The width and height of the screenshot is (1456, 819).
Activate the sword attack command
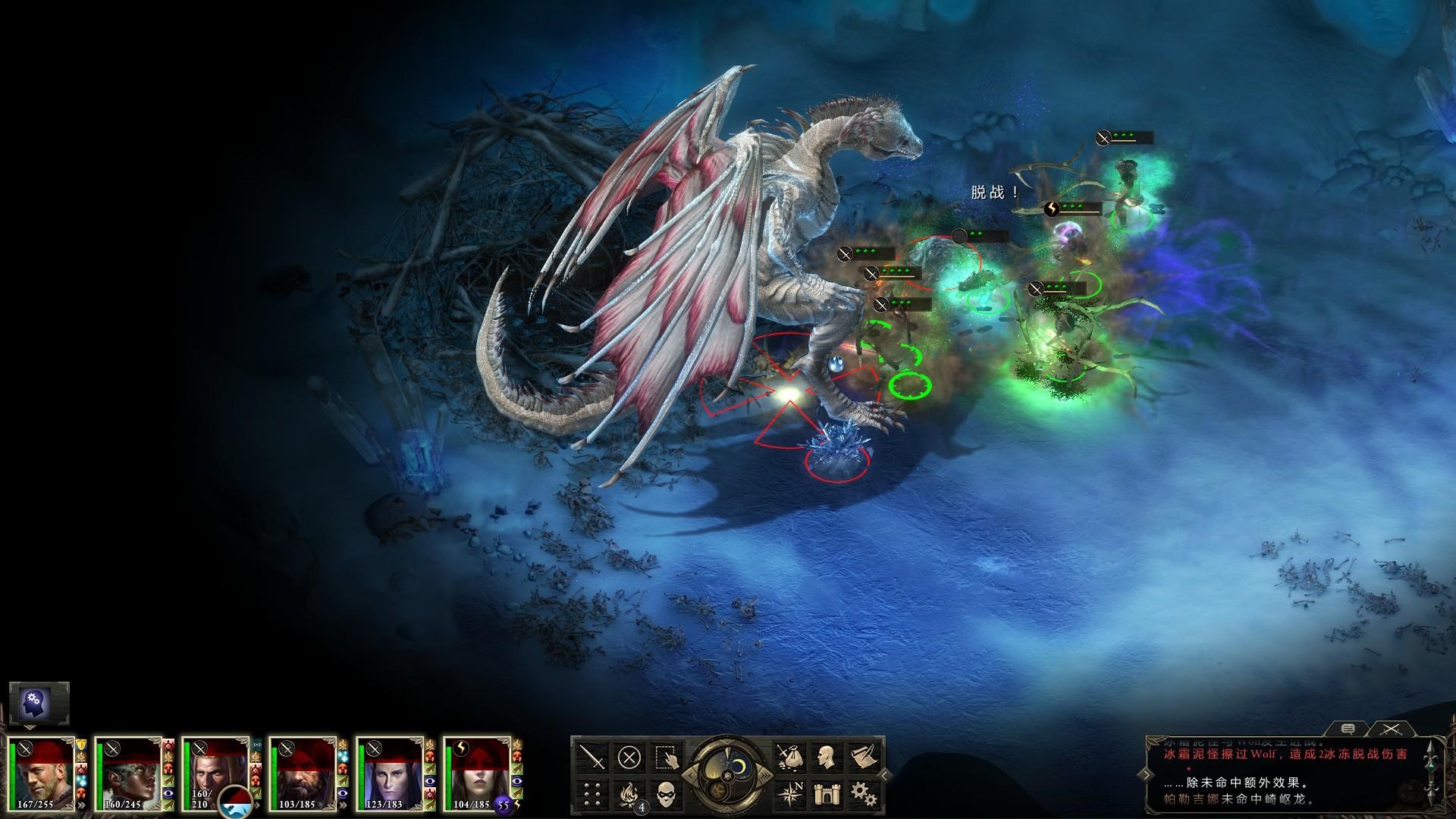click(591, 757)
